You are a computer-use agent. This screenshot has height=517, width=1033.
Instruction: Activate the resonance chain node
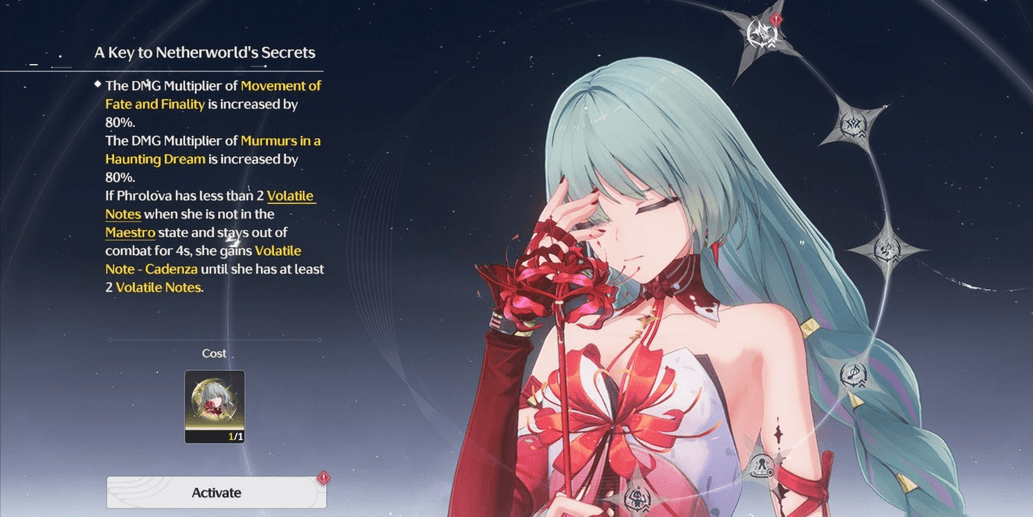(x=216, y=492)
